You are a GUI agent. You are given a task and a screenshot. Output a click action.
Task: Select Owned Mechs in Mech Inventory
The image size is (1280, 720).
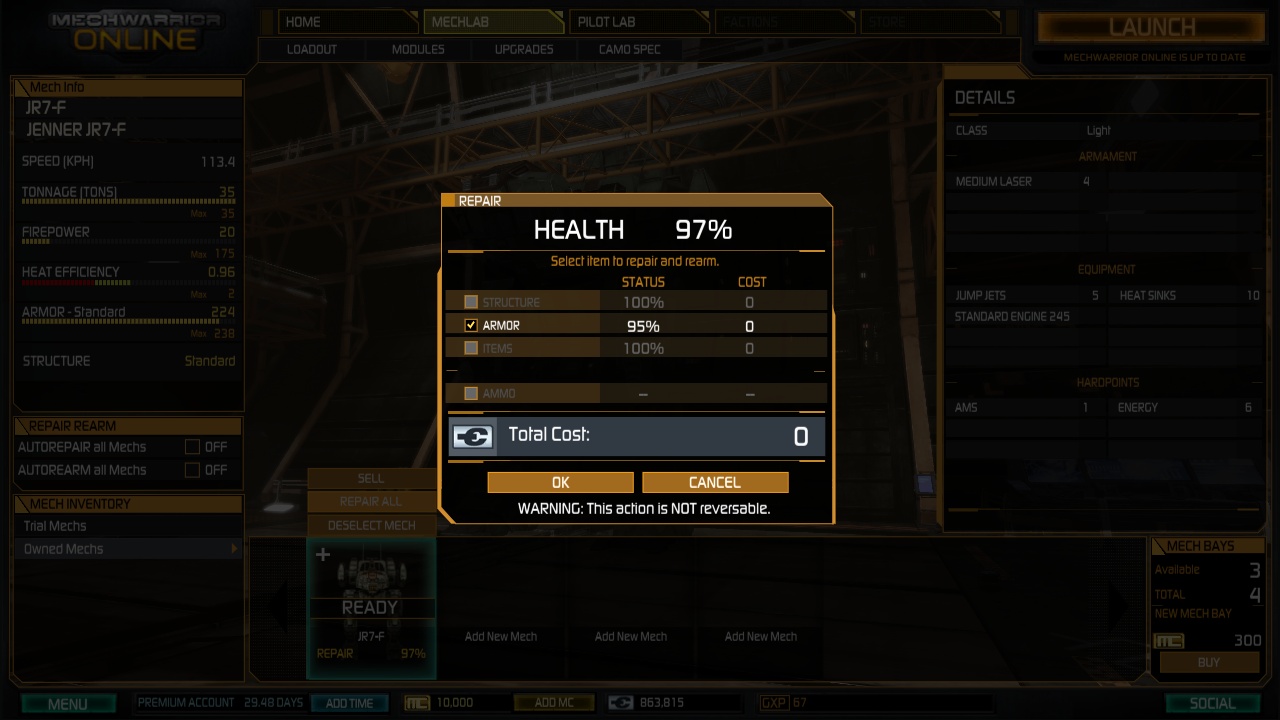(64, 549)
